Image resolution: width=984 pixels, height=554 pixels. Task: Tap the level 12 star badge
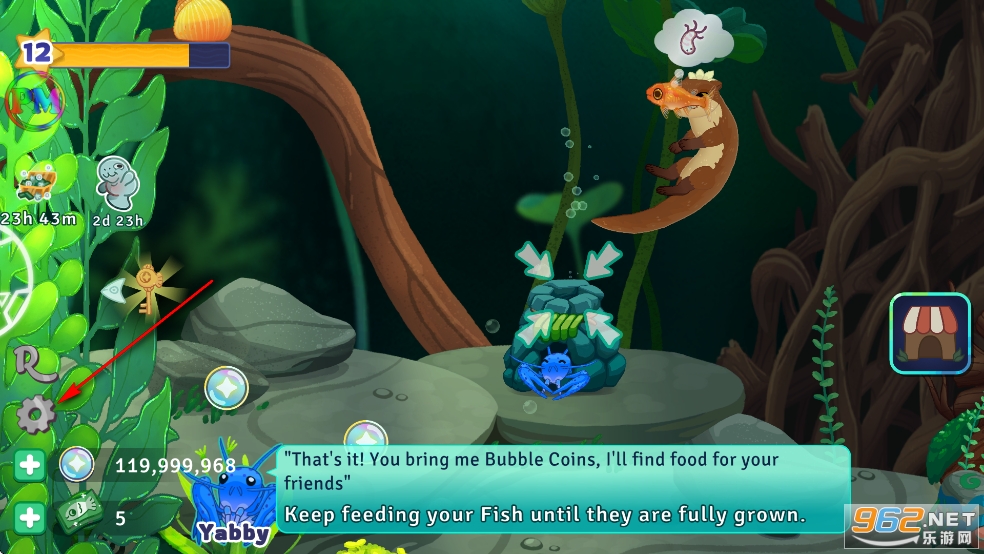pyautogui.click(x=36, y=52)
